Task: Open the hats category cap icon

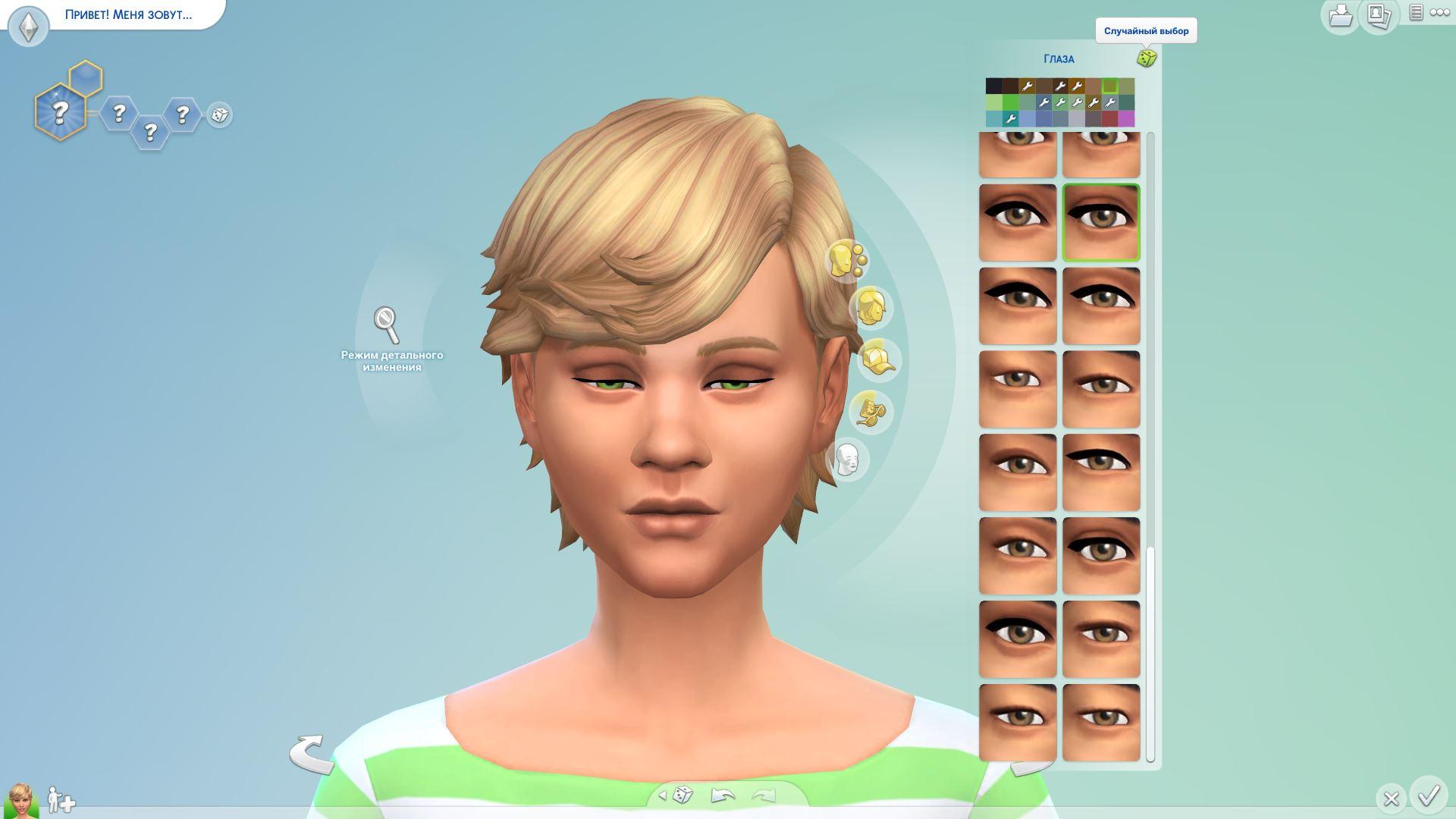Action: tap(878, 359)
